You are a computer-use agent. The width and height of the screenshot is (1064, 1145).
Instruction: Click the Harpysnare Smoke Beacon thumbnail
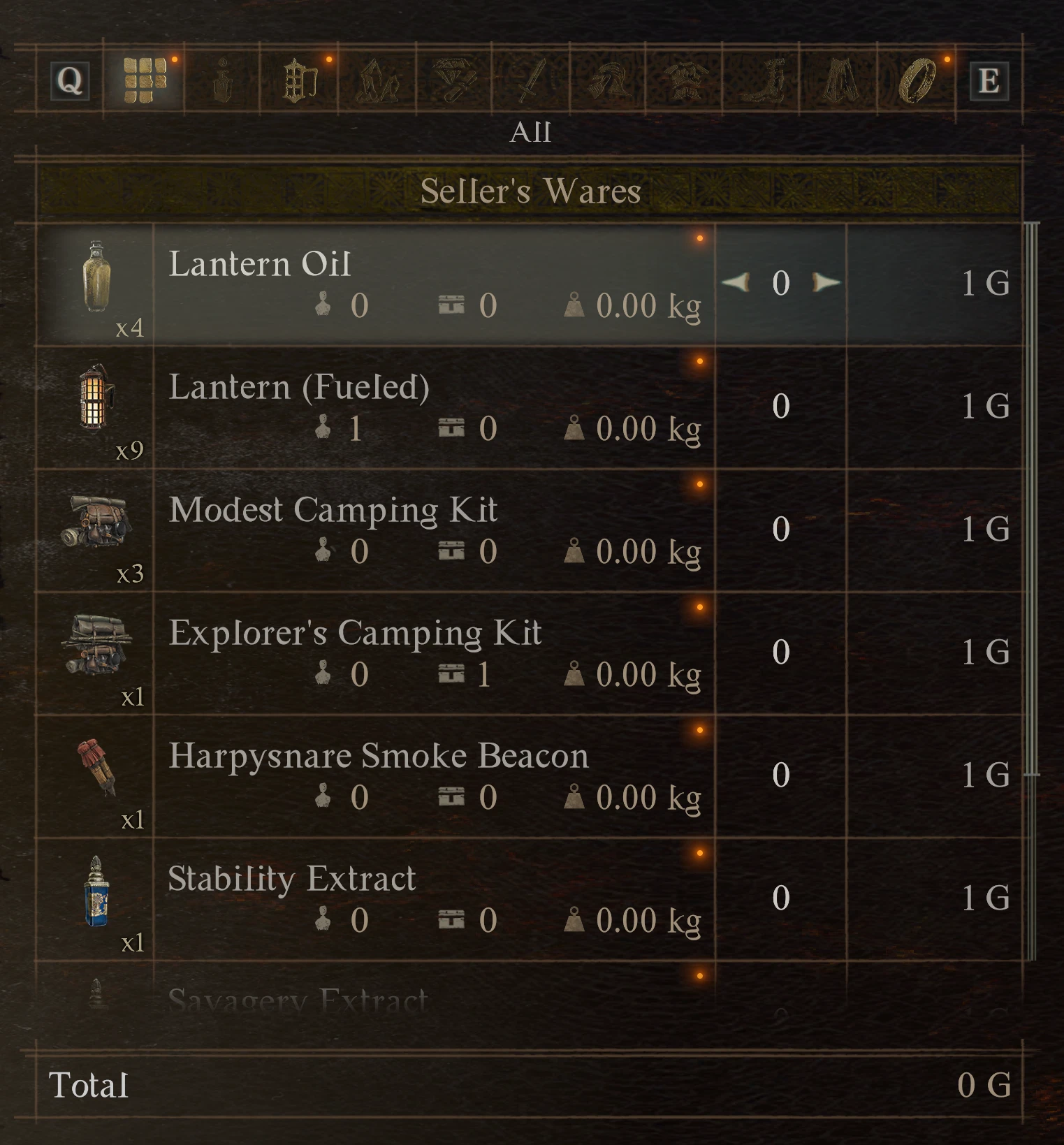(x=98, y=772)
